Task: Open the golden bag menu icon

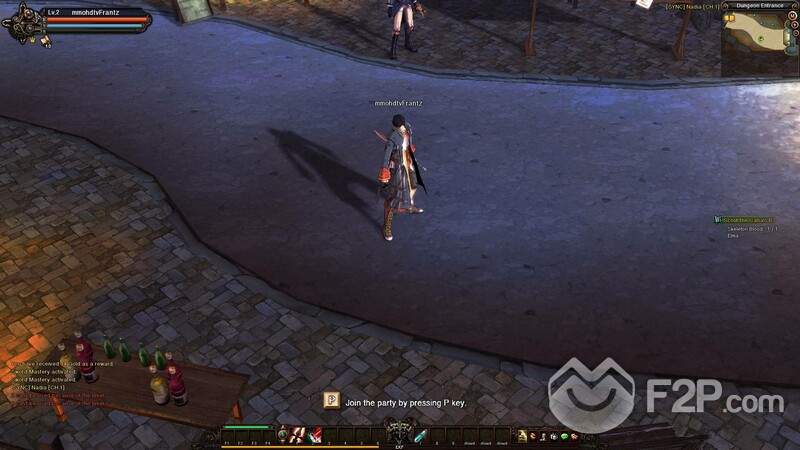Action: pos(522,435)
